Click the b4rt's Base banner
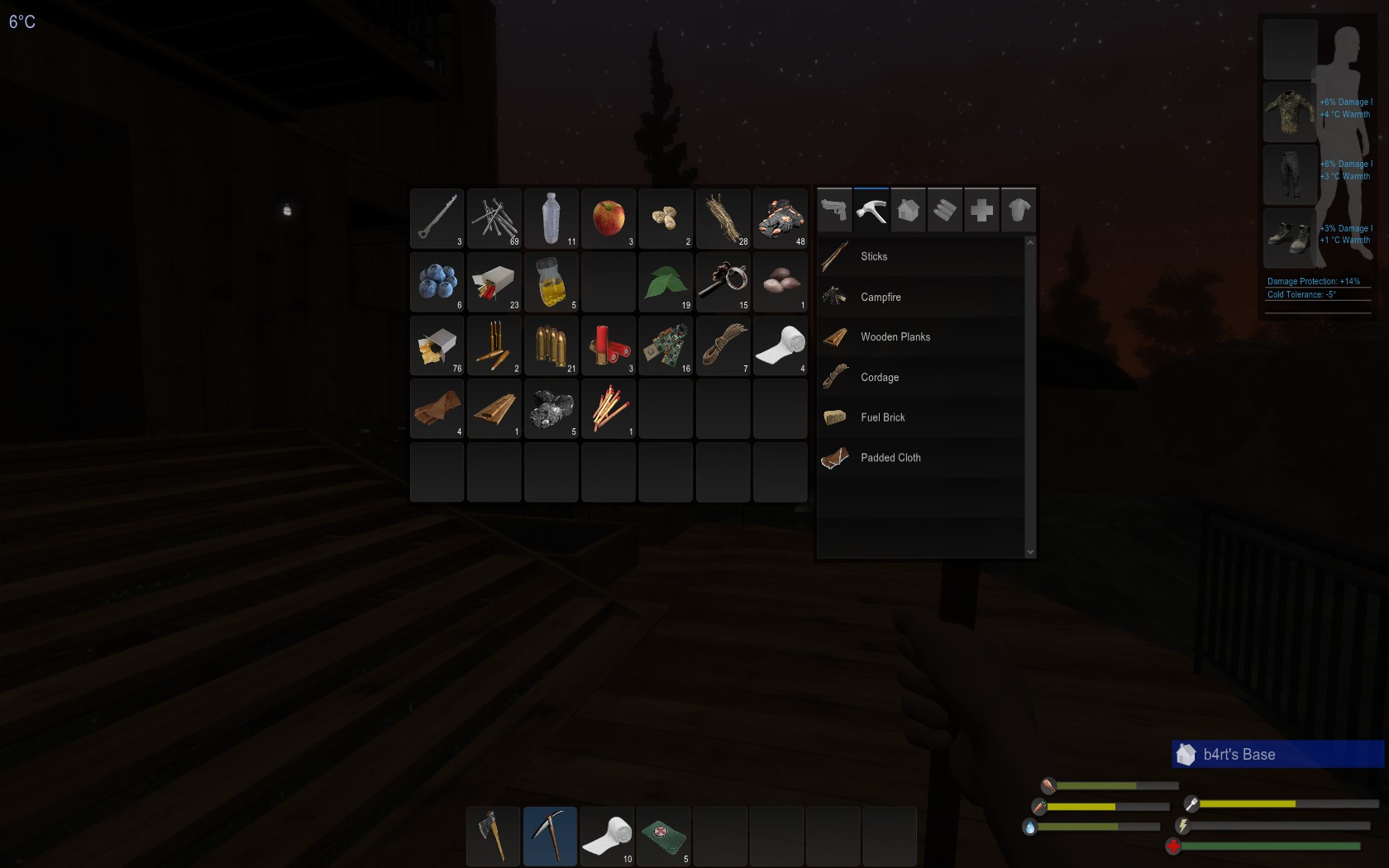 pyautogui.click(x=1276, y=754)
